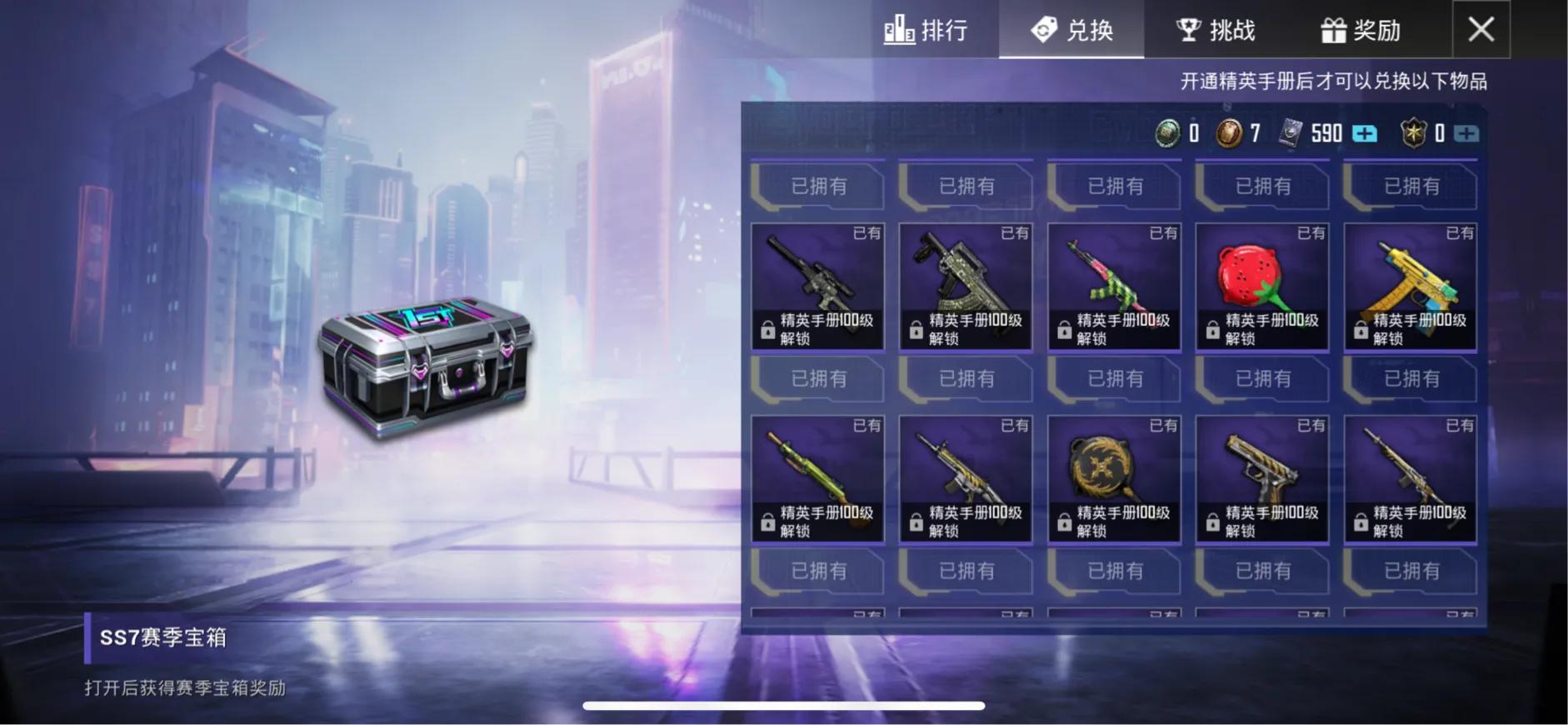Click the trophy icon on the 挑战 tab
The width and height of the screenshot is (1568, 725).
tap(1190, 28)
